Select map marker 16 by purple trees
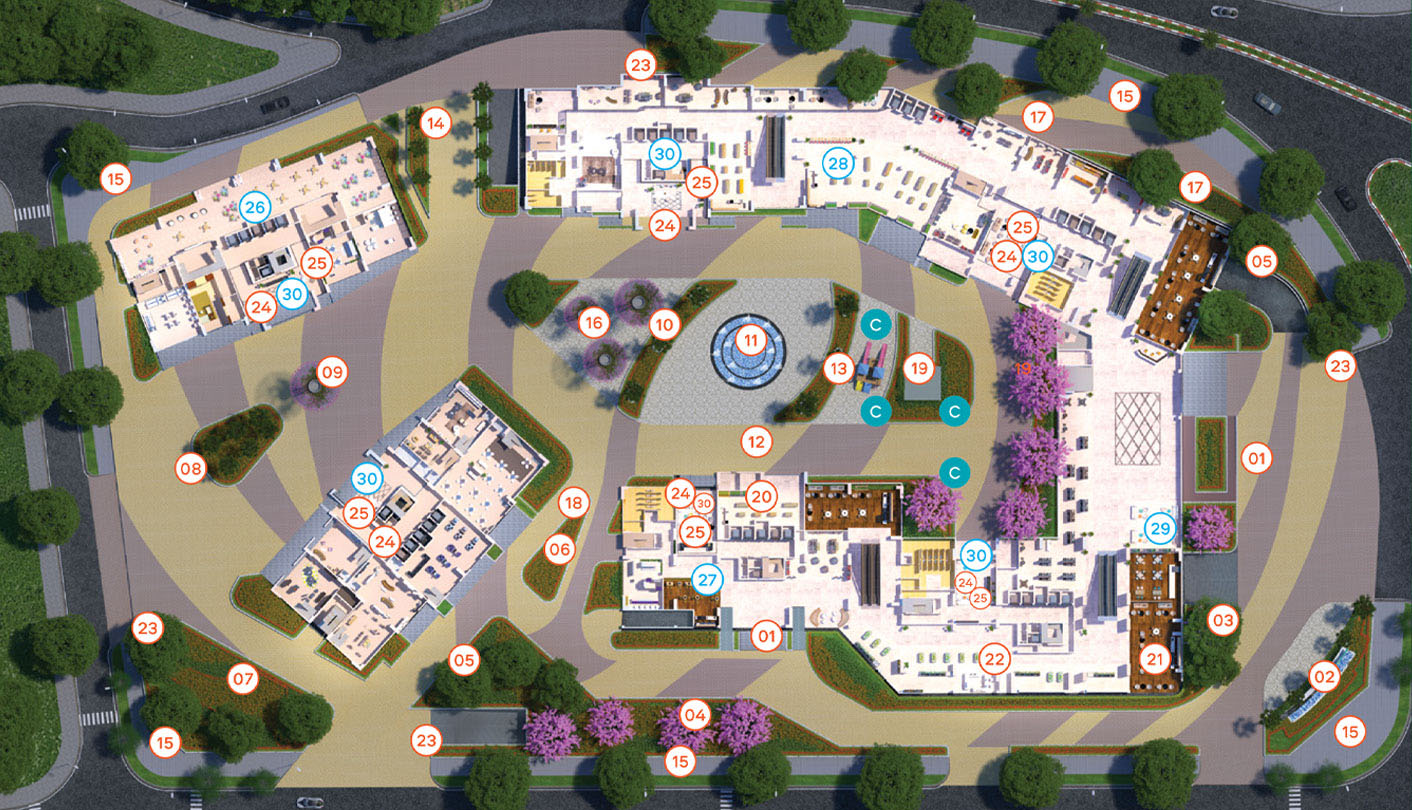Viewport: 1412px width, 810px height. (x=595, y=323)
